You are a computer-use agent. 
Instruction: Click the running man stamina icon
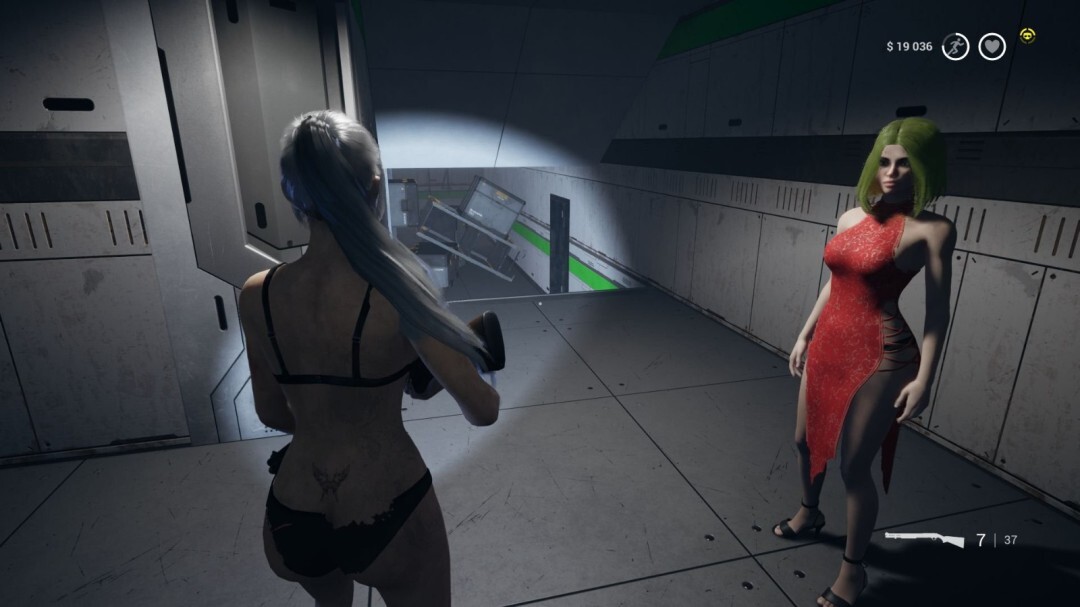pos(955,46)
